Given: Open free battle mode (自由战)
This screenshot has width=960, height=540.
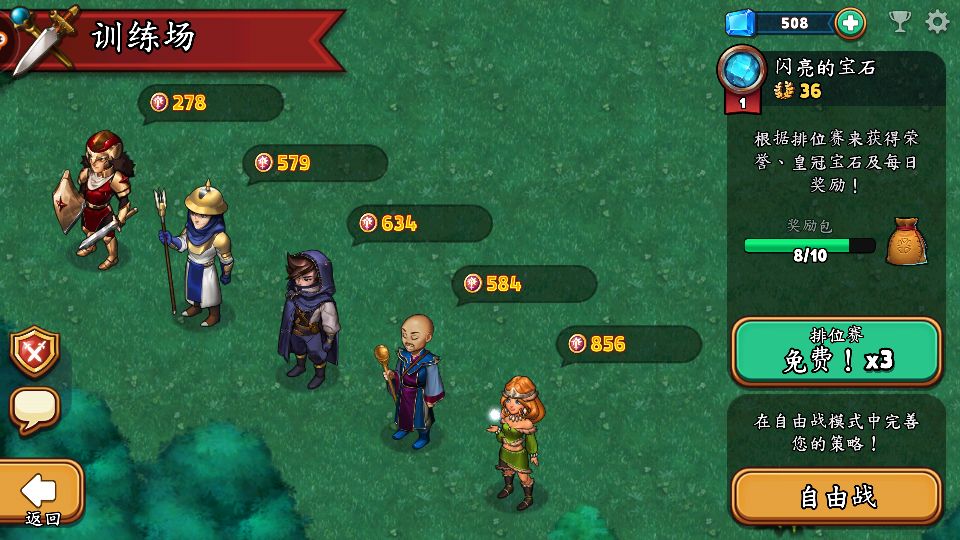Looking at the screenshot, I should tap(836, 496).
